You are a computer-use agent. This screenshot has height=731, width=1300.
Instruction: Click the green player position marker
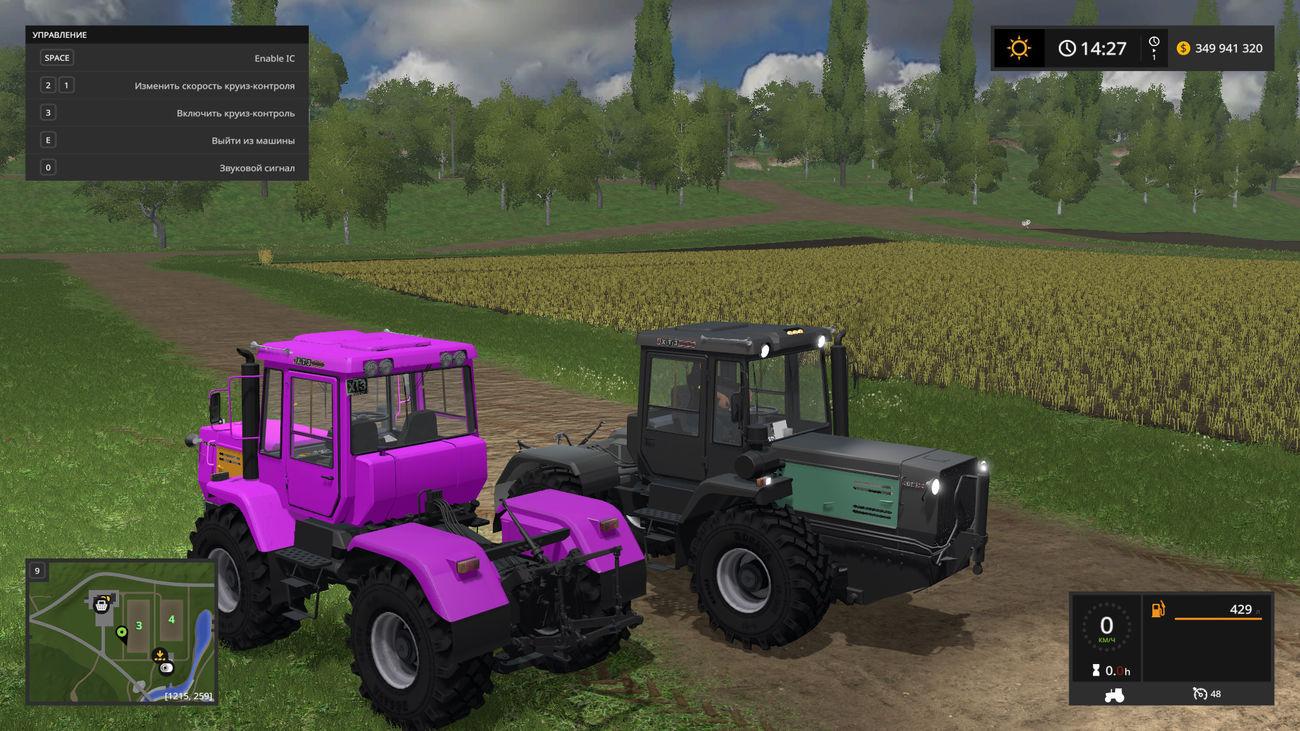pyautogui.click(x=122, y=632)
